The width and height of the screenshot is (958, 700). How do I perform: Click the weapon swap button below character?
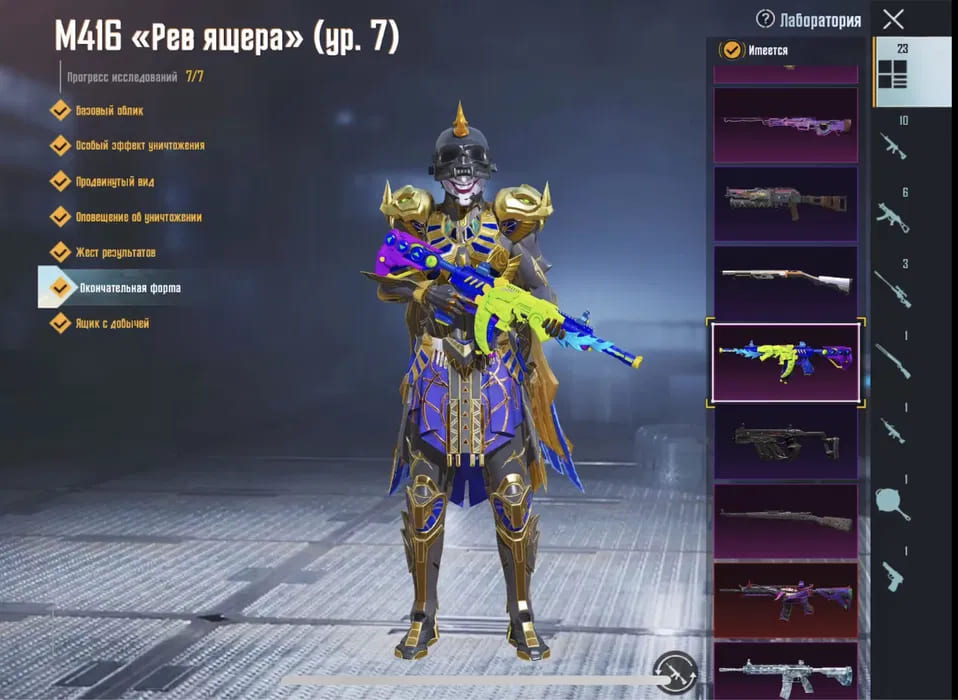point(675,670)
